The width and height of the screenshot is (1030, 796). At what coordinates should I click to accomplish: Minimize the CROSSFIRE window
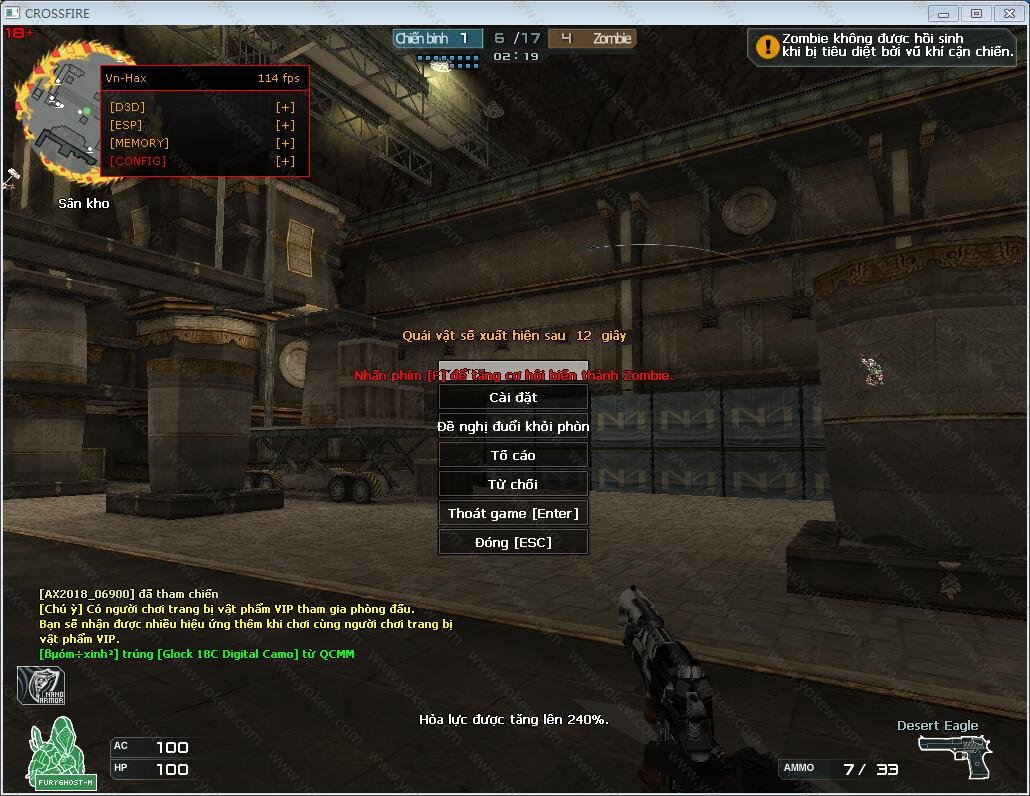[x=941, y=13]
